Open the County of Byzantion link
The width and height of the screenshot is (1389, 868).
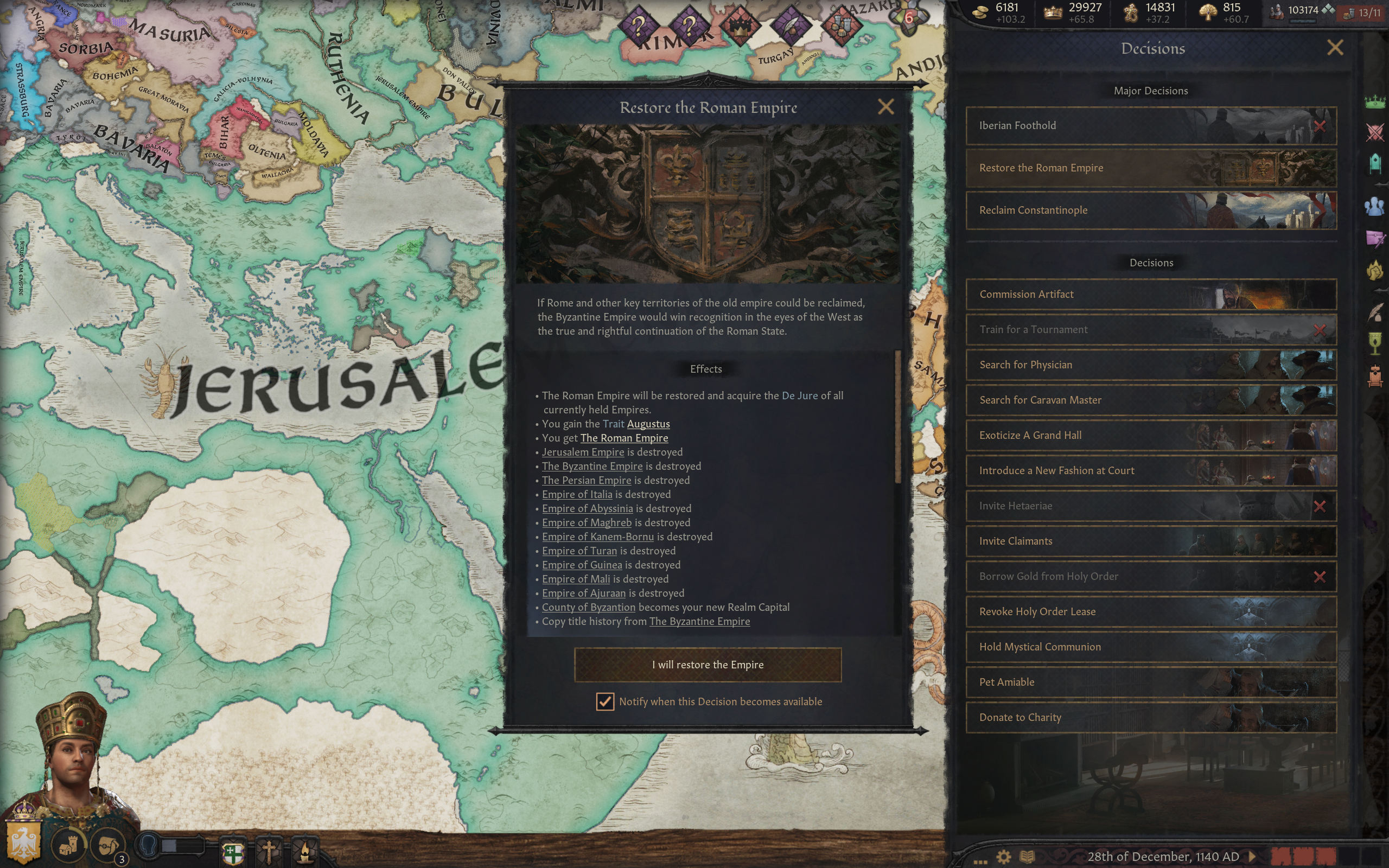588,608
